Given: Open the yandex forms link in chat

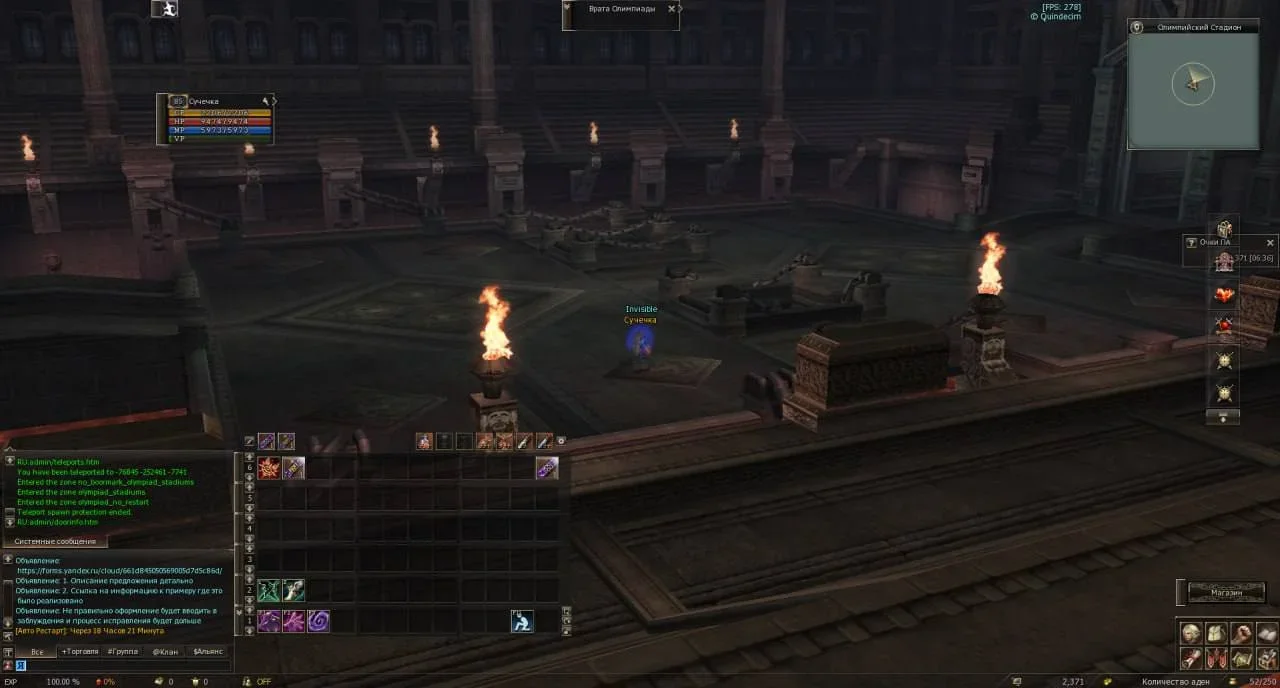Looking at the screenshot, I should (x=119, y=570).
